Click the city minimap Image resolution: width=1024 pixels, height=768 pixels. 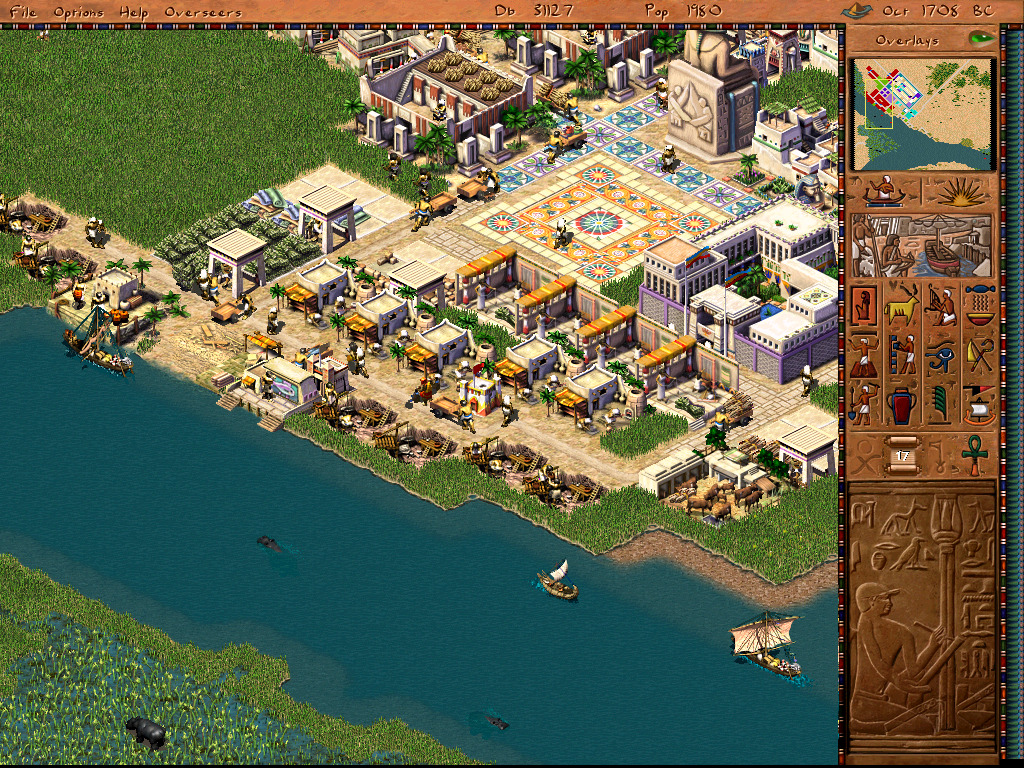[x=924, y=113]
